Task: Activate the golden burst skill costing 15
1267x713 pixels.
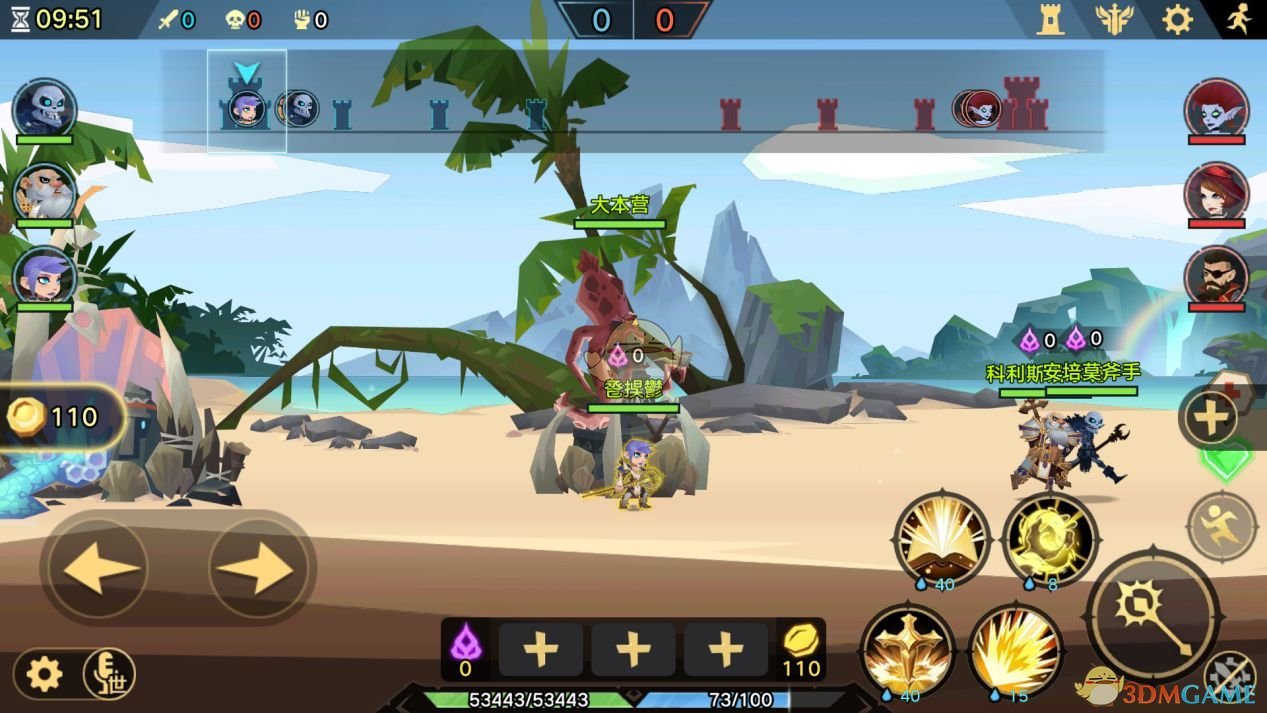Action: pos(1015,648)
